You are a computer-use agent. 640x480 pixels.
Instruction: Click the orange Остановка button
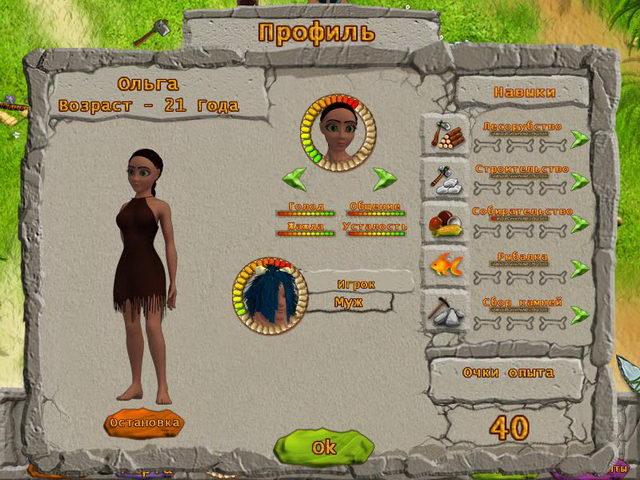point(144,422)
